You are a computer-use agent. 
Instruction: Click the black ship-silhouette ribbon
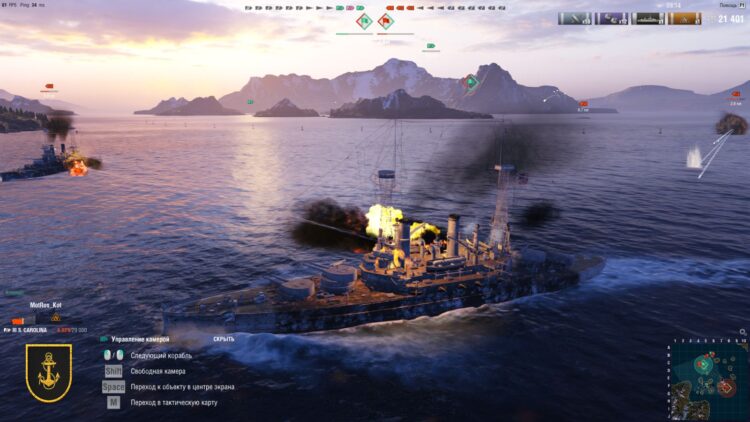click(x=647, y=18)
